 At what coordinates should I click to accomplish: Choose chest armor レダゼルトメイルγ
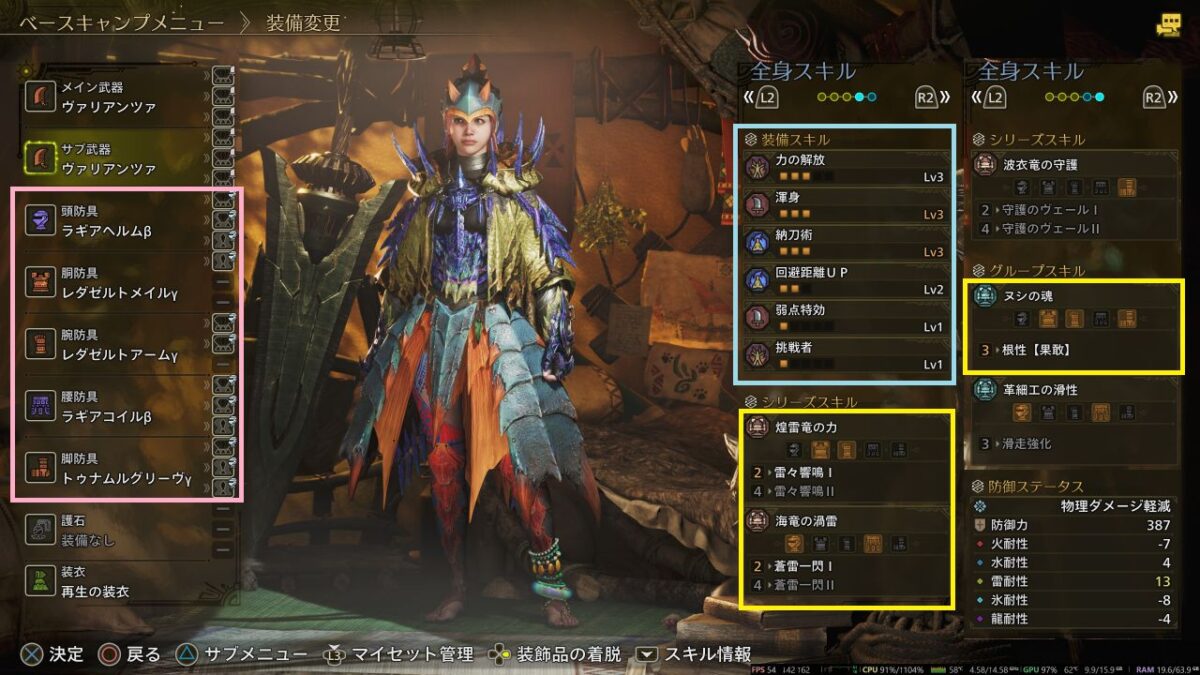117,283
